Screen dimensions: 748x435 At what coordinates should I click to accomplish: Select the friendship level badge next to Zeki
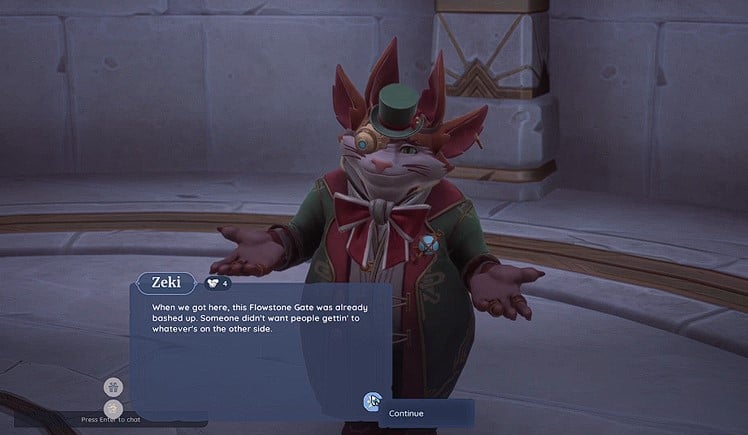point(218,283)
